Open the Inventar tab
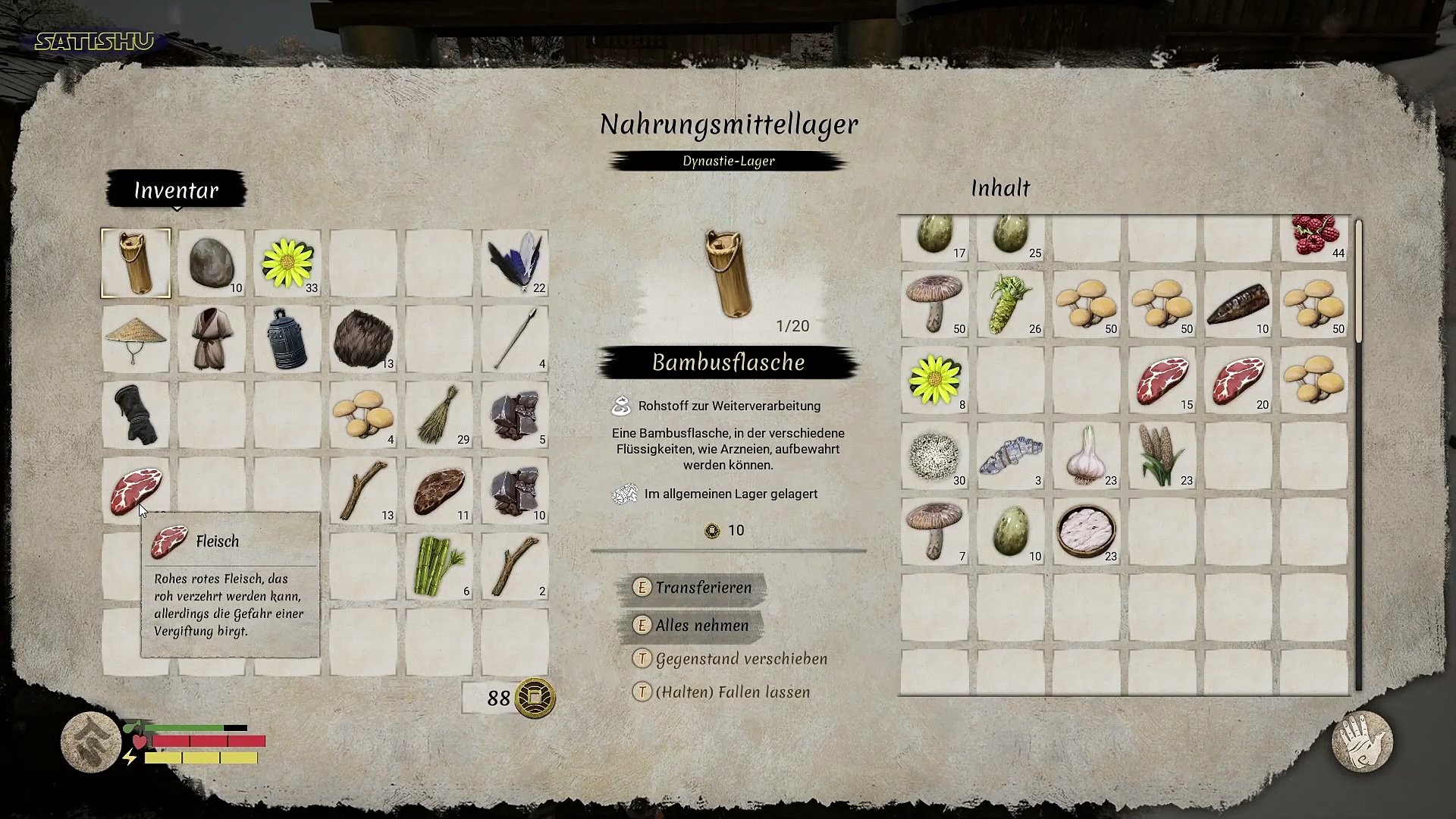The height and width of the screenshot is (819, 1456). [x=176, y=190]
